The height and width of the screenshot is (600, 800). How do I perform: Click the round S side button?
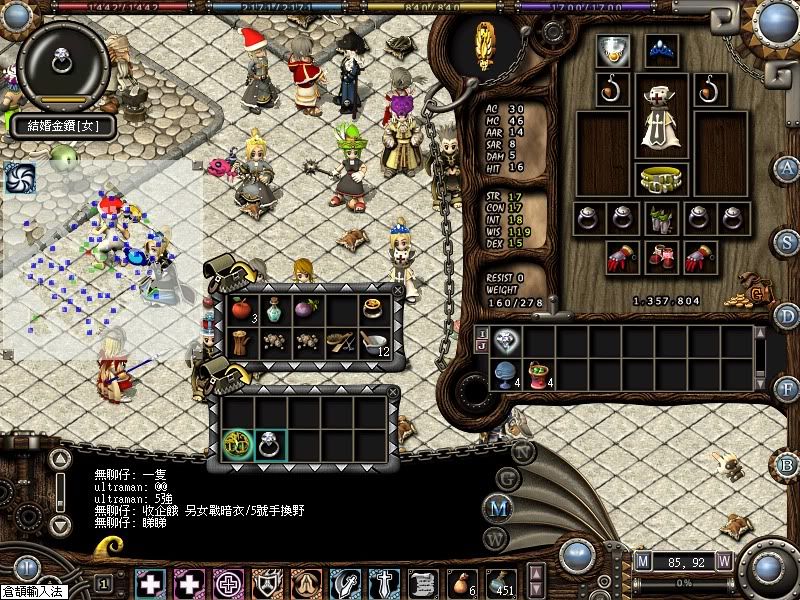tap(788, 242)
